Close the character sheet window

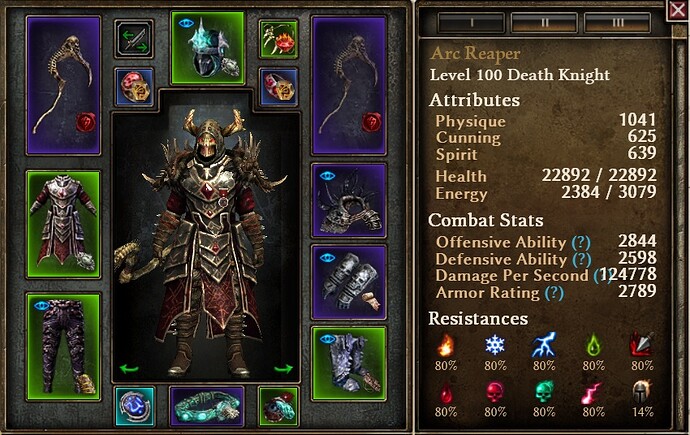tap(678, 11)
